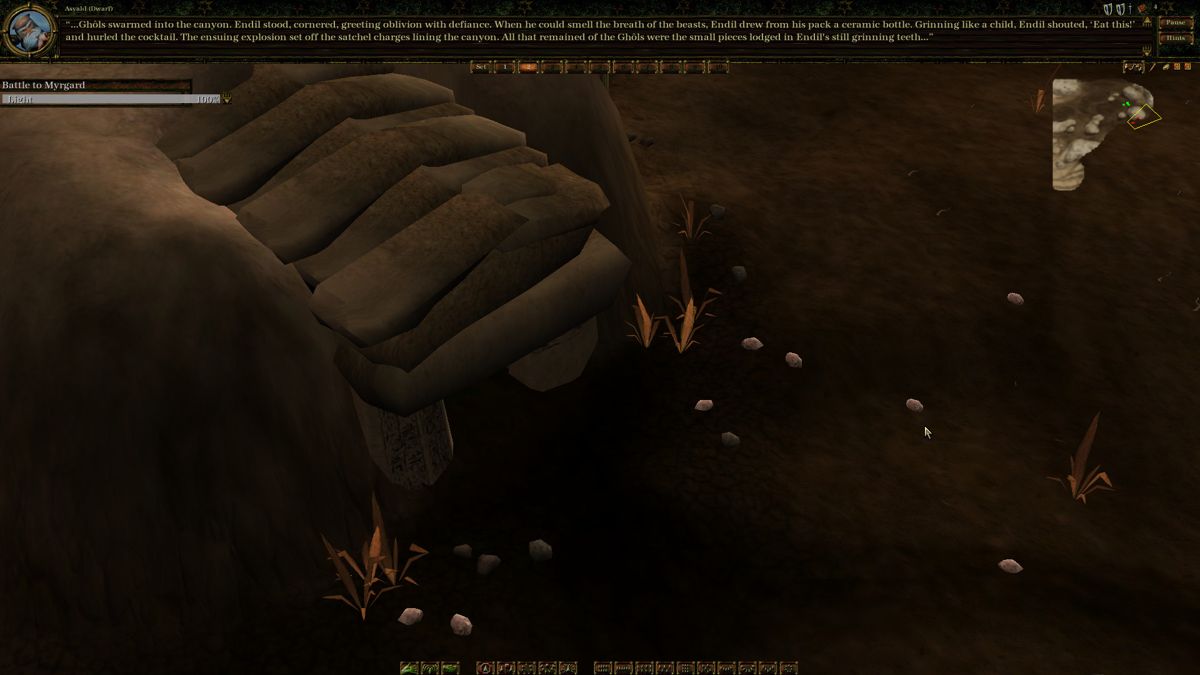This screenshot has width=1200, height=675.
Task: Select the Fight unit group bar
Action: click(x=110, y=99)
